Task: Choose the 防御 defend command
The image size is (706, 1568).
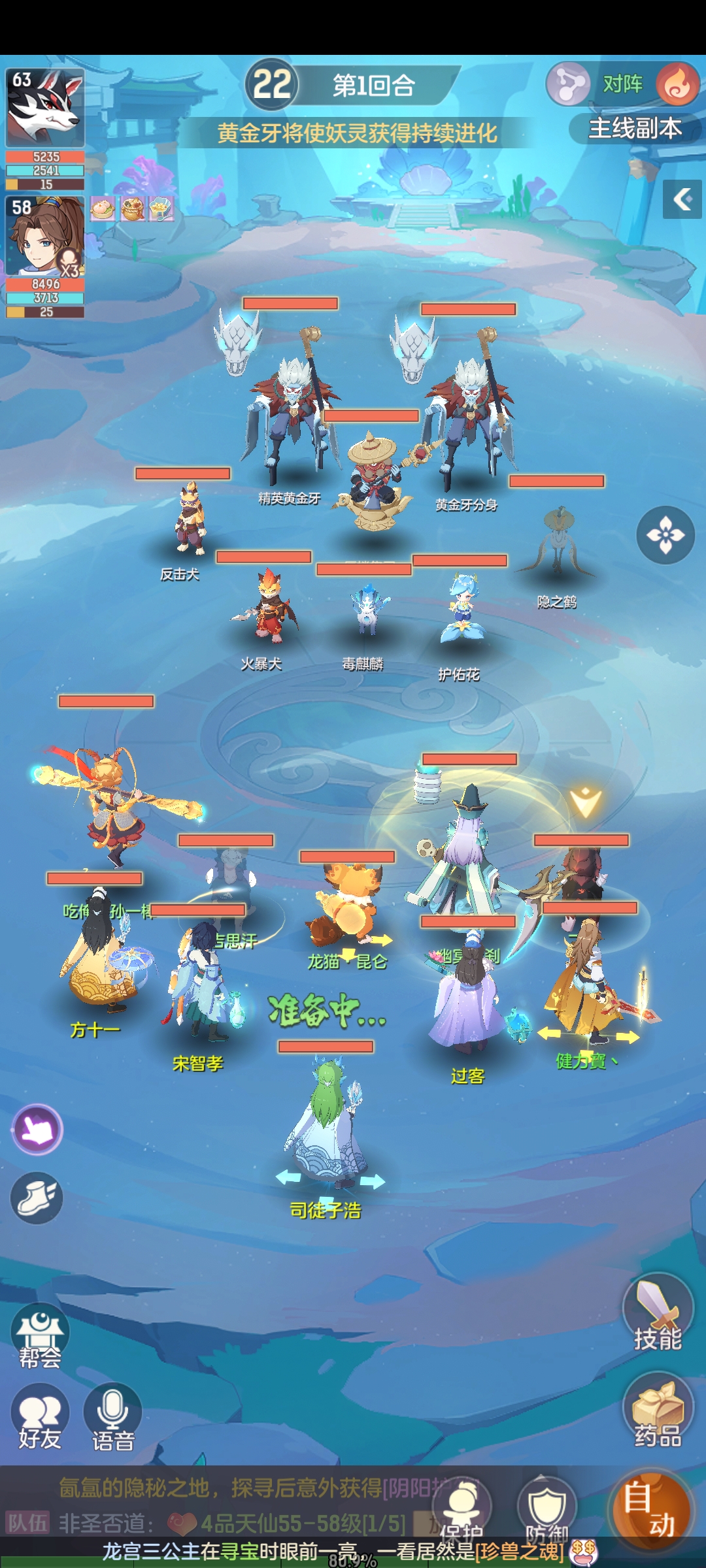Action: click(x=547, y=1509)
